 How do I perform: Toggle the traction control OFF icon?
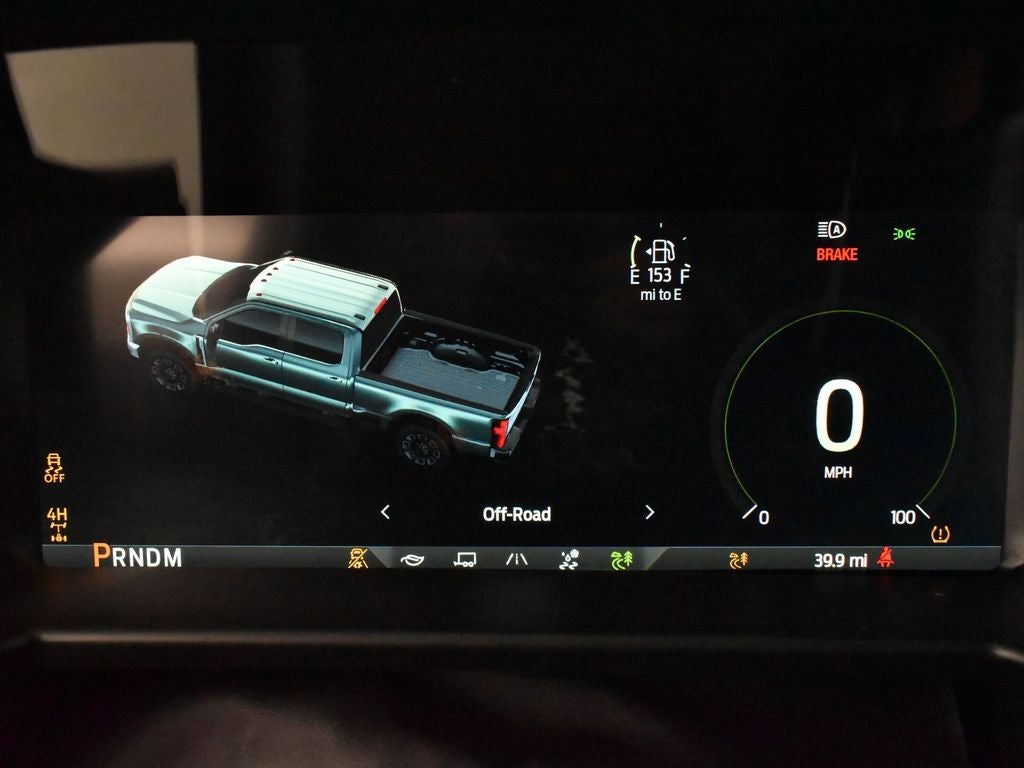tap(55, 467)
